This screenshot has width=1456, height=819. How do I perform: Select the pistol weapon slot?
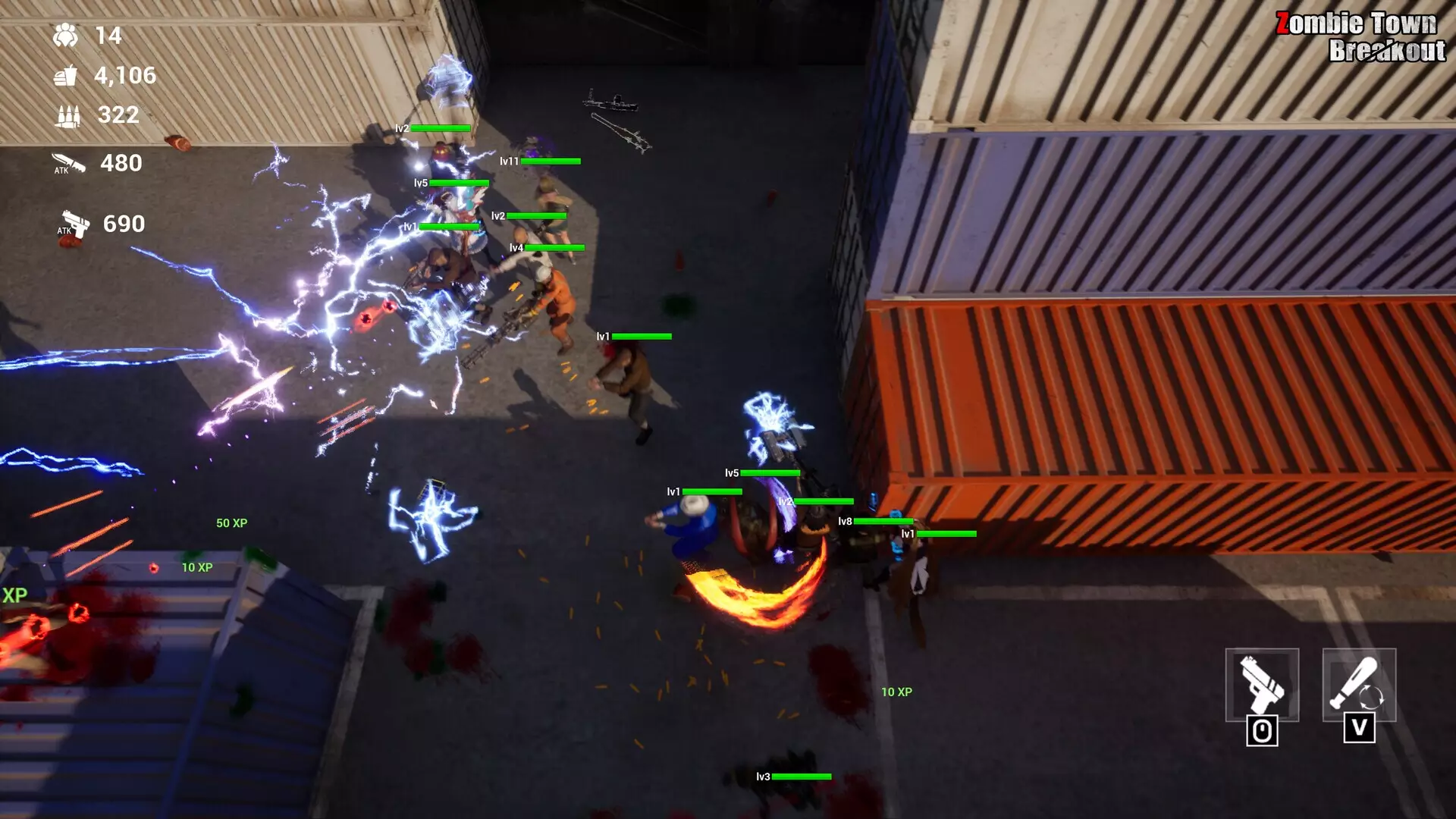[x=1262, y=685]
